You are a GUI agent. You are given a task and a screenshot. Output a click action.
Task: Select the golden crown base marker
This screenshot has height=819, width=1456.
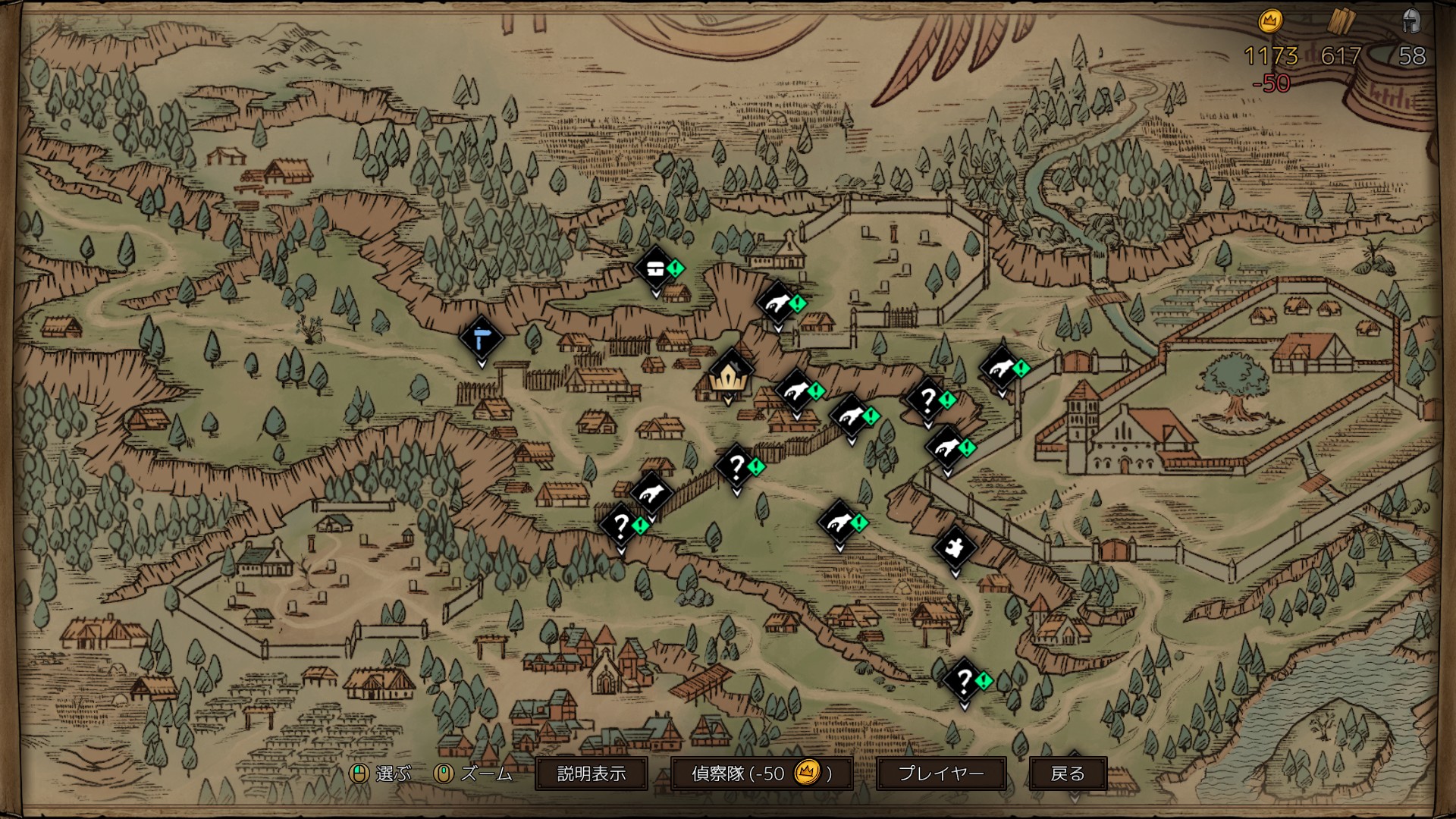point(730,375)
